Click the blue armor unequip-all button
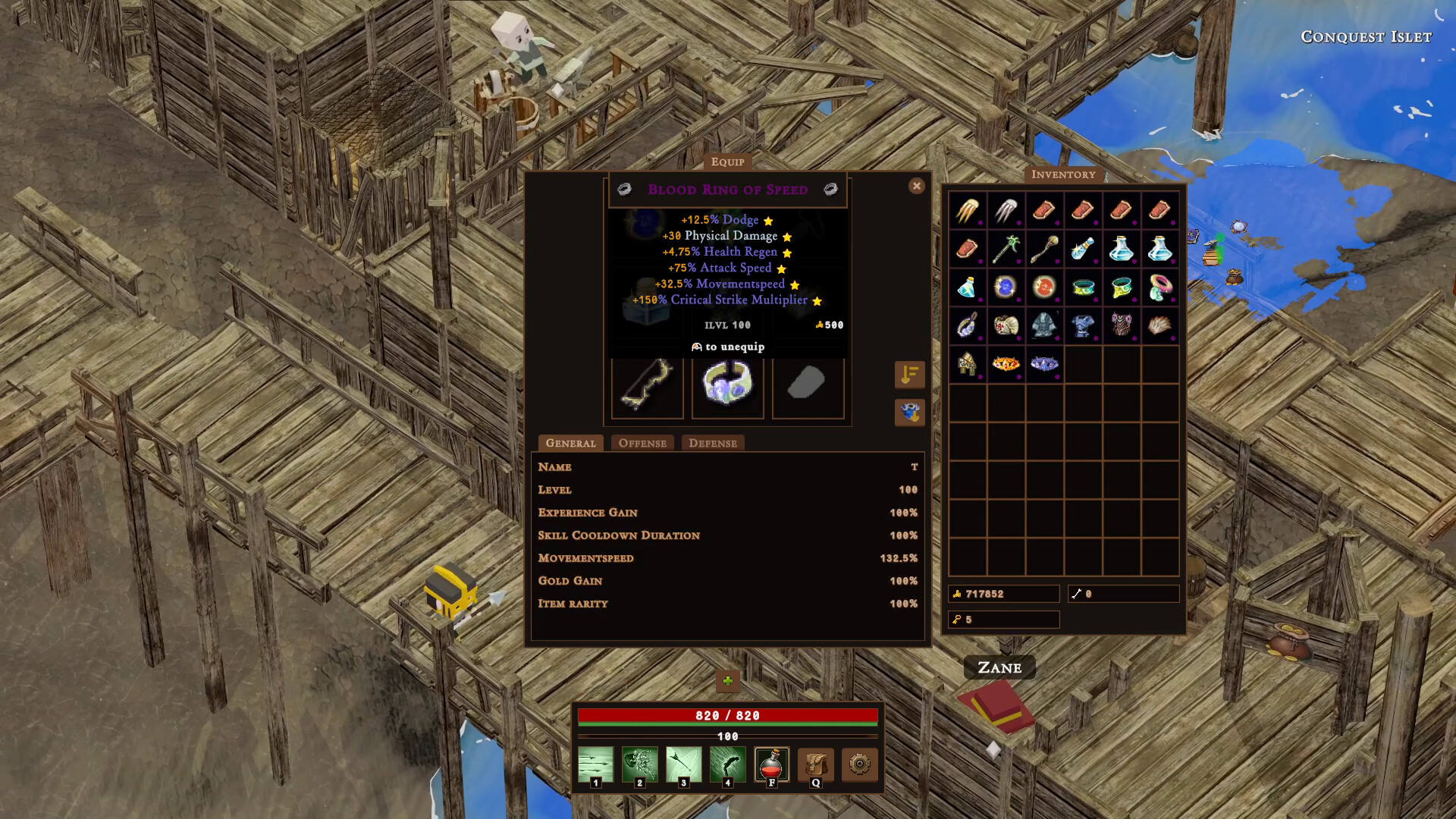 tap(909, 413)
